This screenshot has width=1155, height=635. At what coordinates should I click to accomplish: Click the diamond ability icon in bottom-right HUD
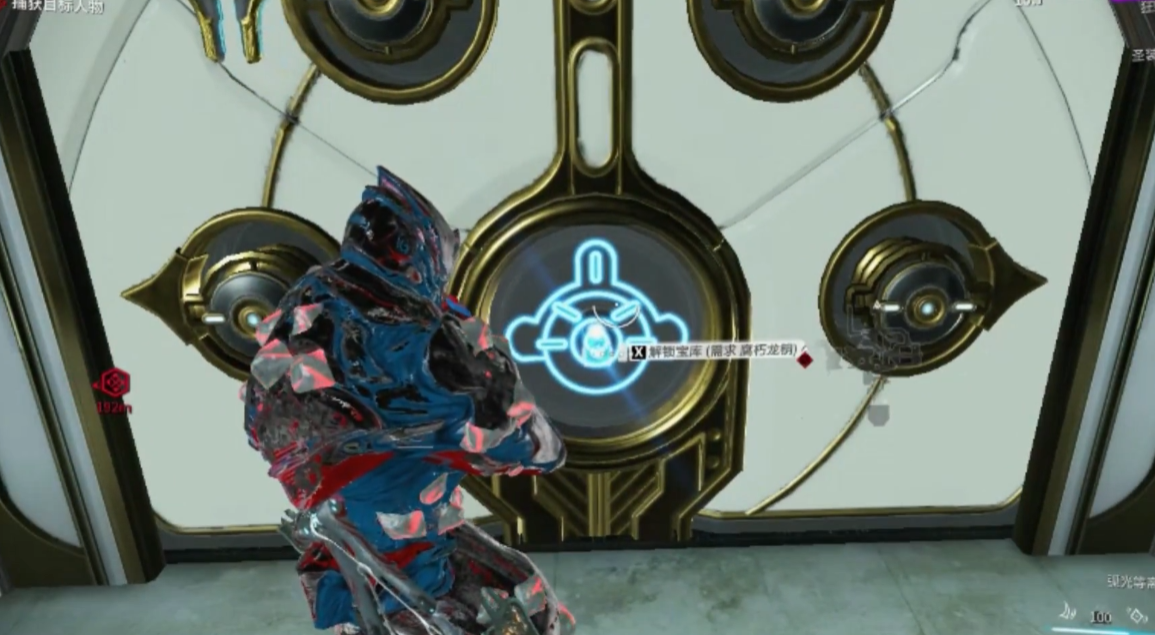tap(1139, 616)
